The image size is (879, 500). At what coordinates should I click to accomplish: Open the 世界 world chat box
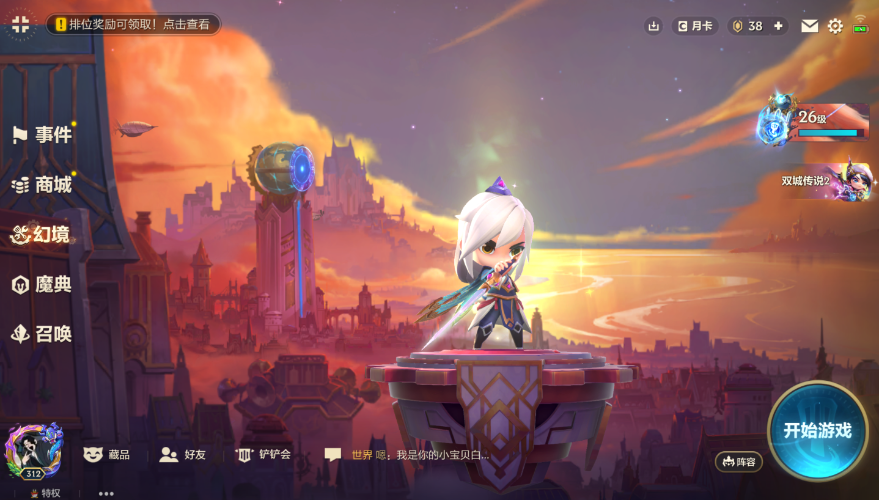coord(408,455)
